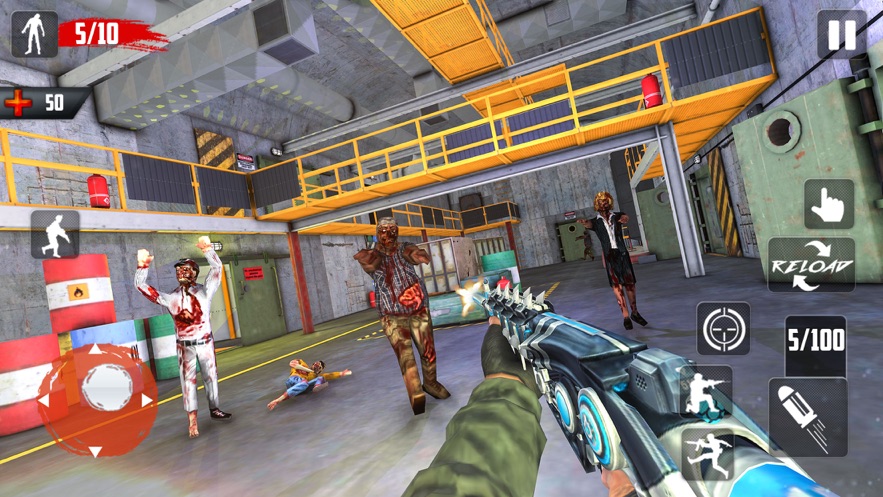Tap the joystick's up arrow
Viewport: 883px width, 497px height.
coord(97,352)
